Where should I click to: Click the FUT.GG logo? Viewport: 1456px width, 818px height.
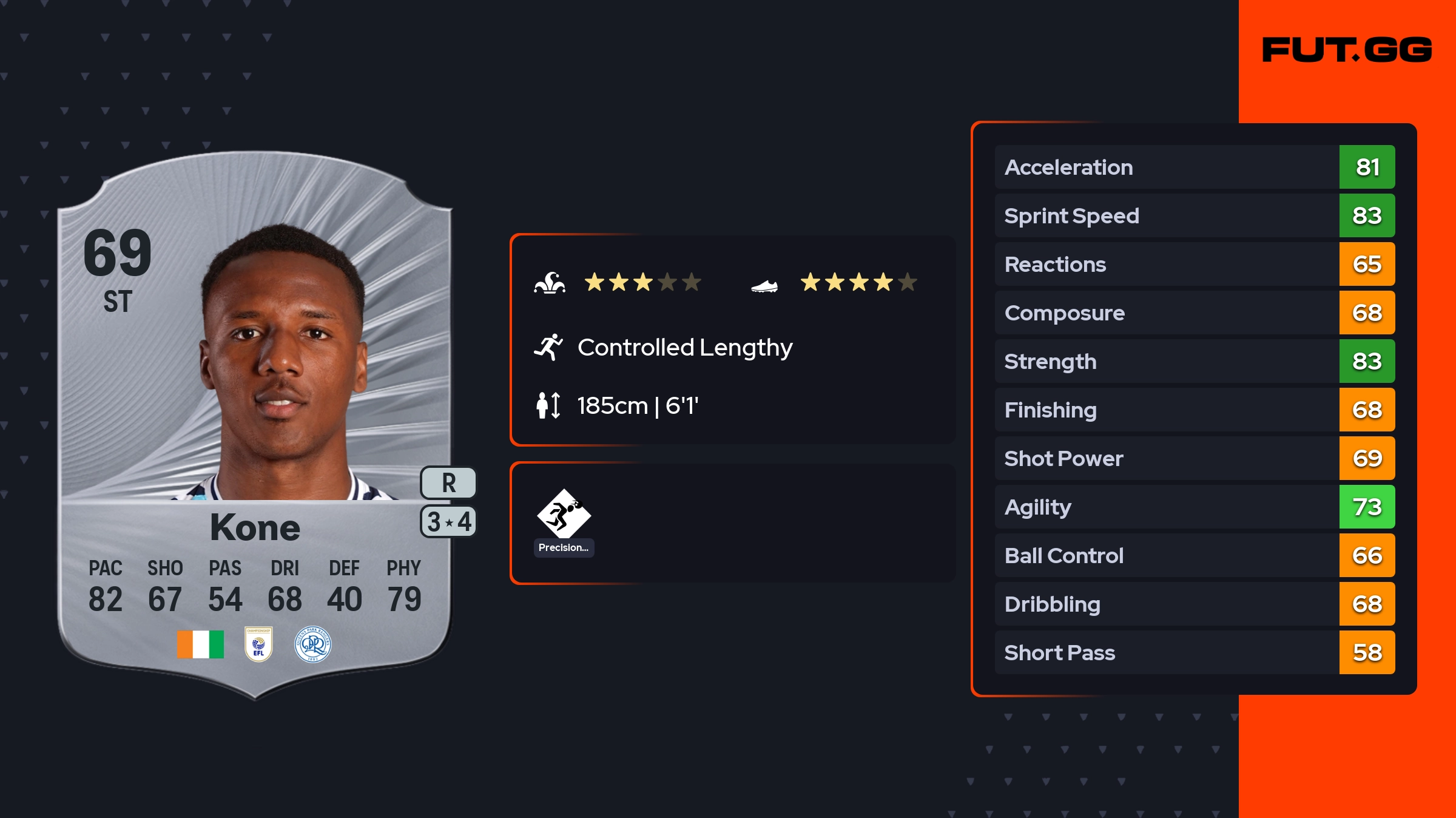pos(1347,50)
